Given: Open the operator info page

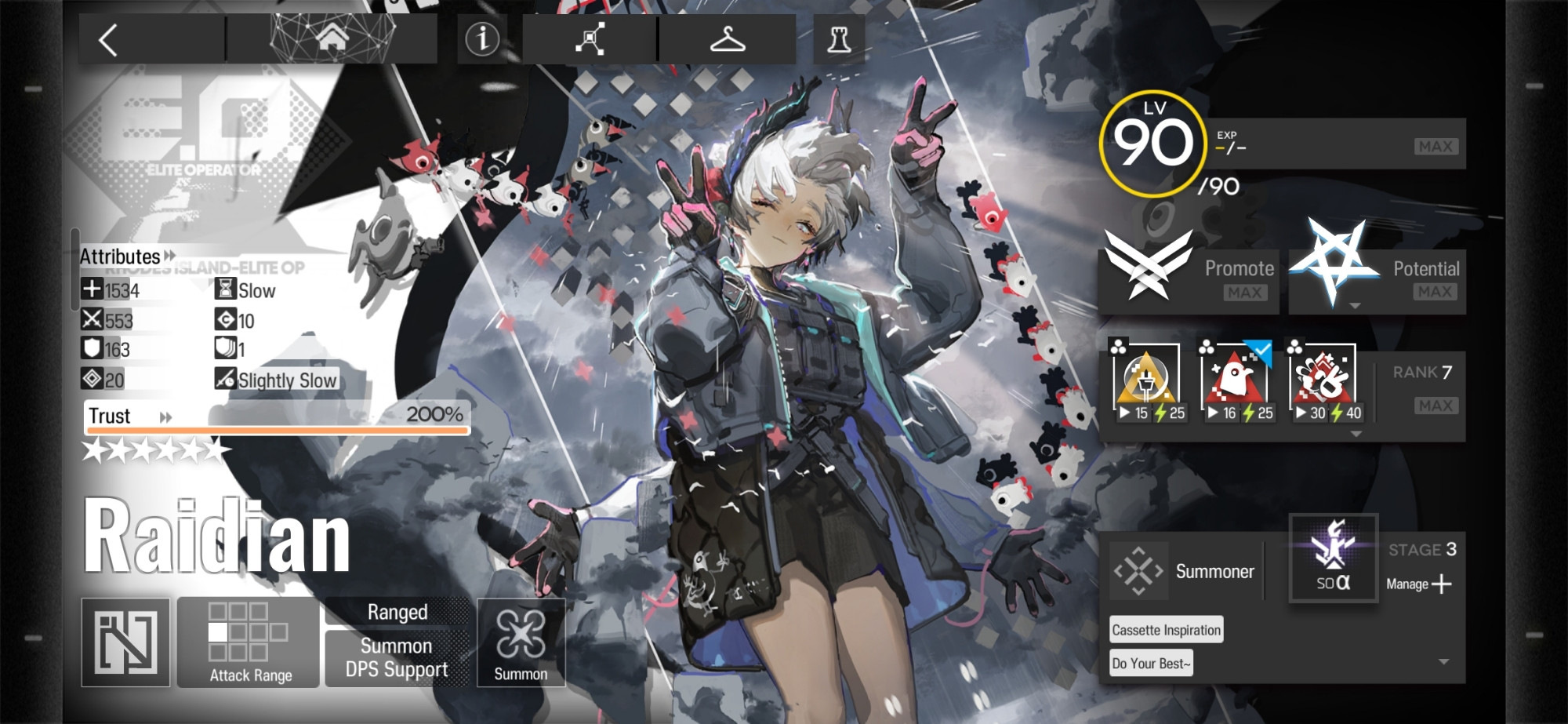Looking at the screenshot, I should click(x=482, y=38).
